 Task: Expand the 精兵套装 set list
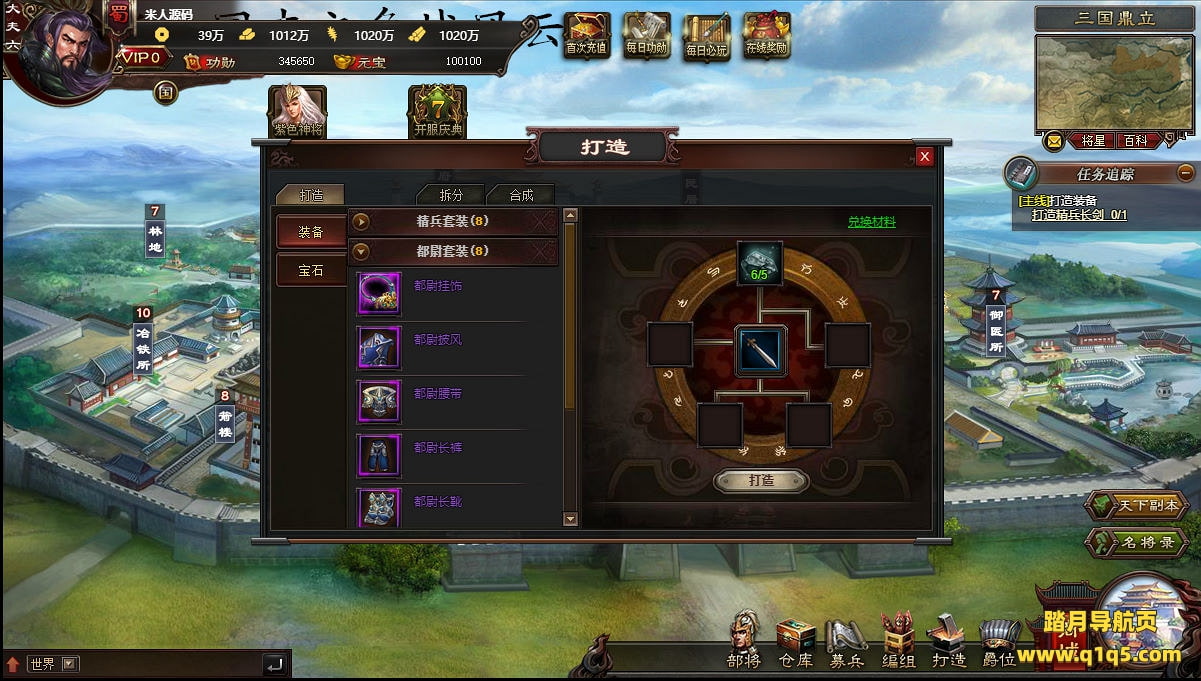361,221
